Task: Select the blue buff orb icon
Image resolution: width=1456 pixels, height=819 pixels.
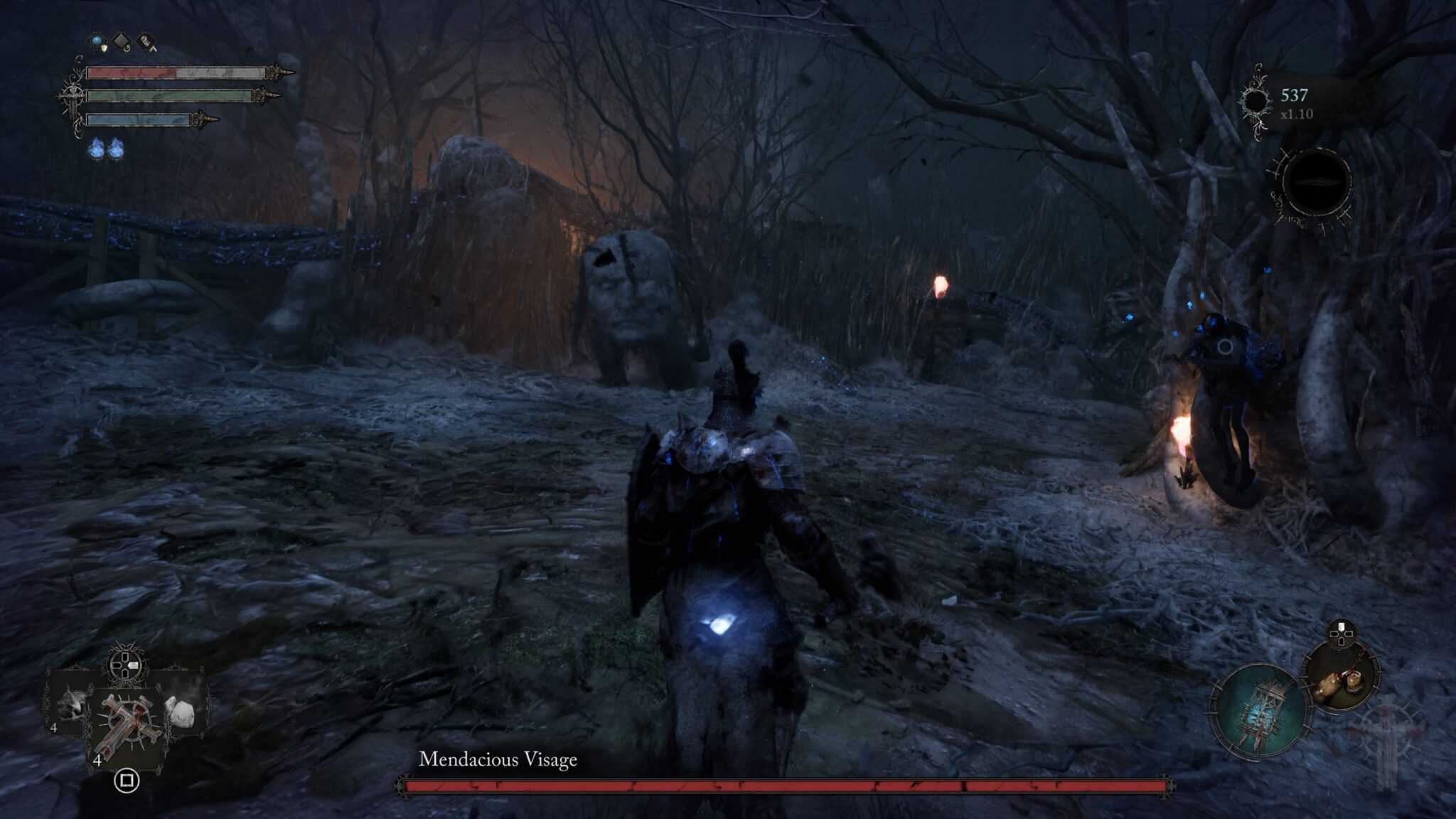Action: [x=97, y=41]
